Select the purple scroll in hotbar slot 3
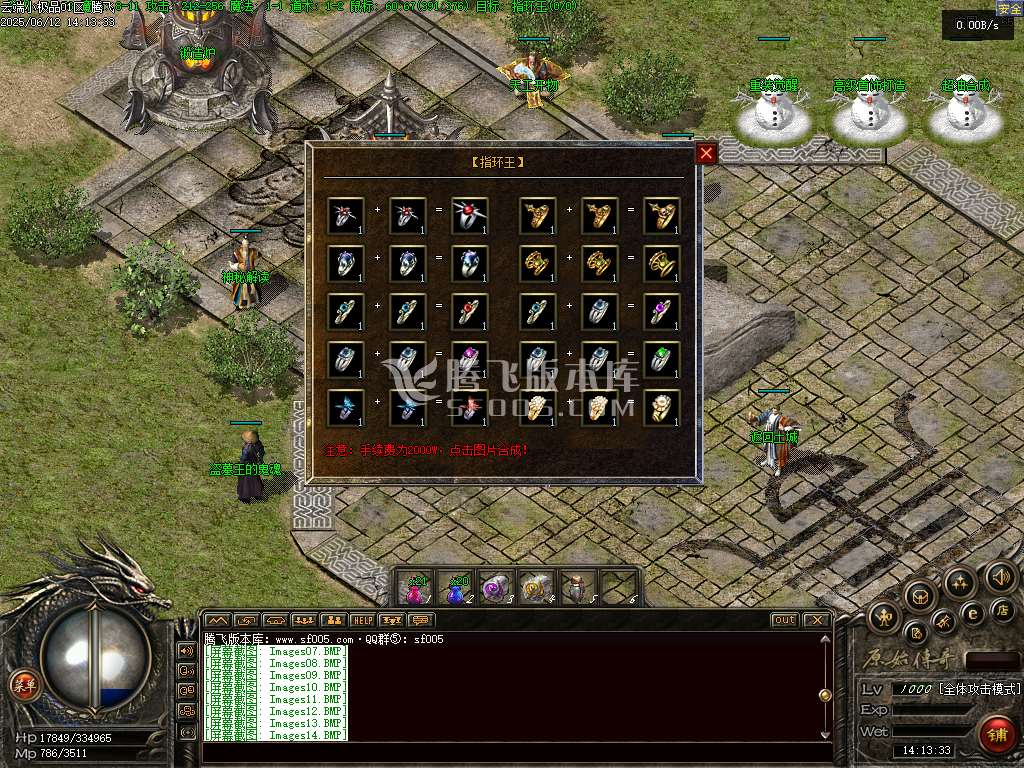The width and height of the screenshot is (1024, 768). point(496,589)
